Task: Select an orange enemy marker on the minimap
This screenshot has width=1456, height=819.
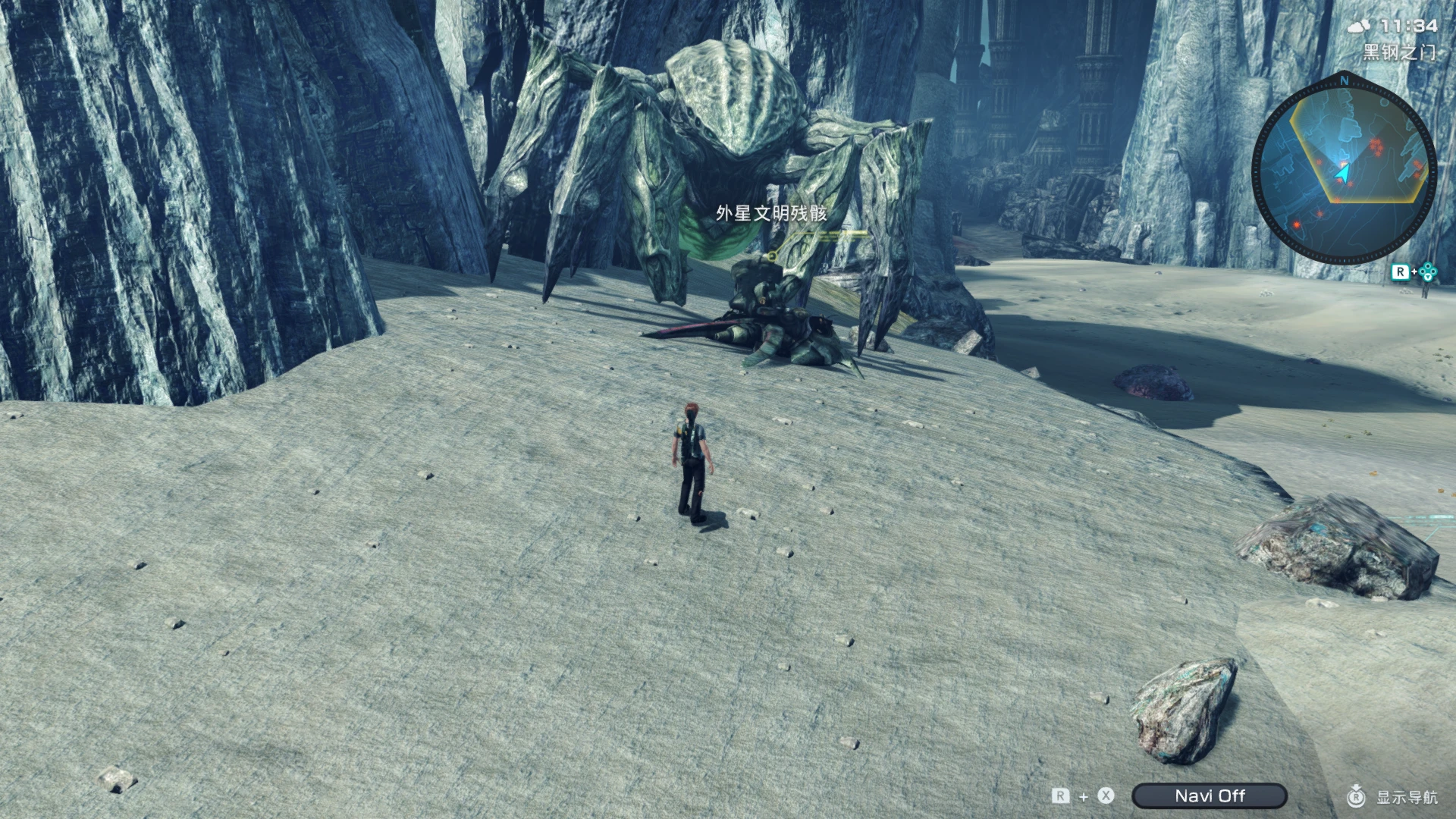Action: 1376,144
